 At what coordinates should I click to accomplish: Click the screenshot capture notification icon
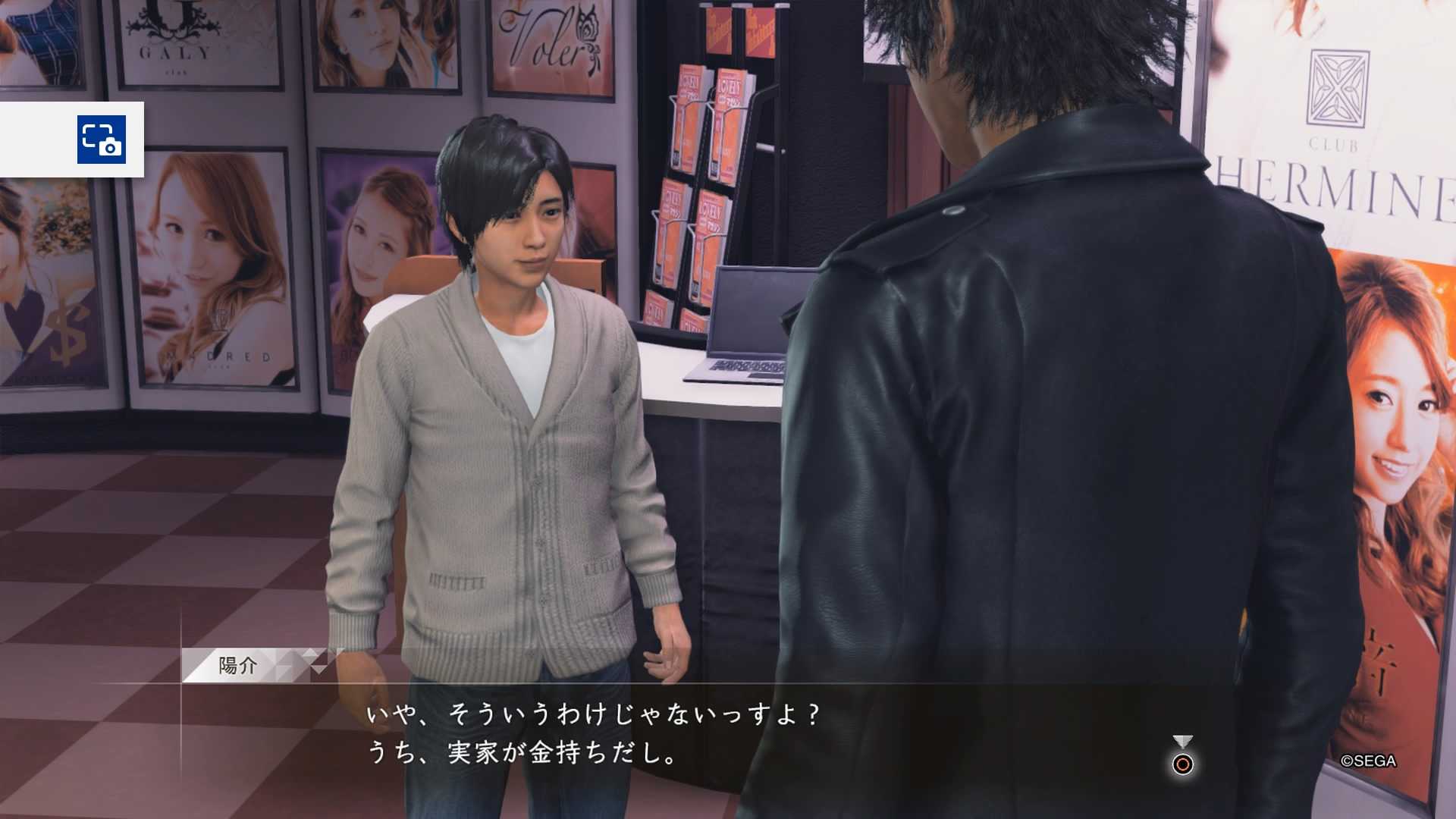[x=102, y=140]
